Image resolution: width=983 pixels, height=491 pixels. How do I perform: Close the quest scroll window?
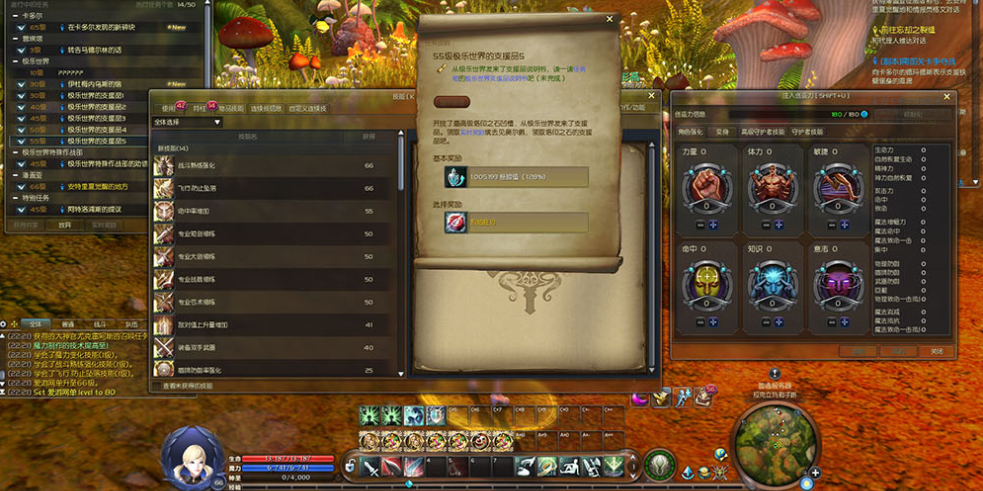click(610, 19)
